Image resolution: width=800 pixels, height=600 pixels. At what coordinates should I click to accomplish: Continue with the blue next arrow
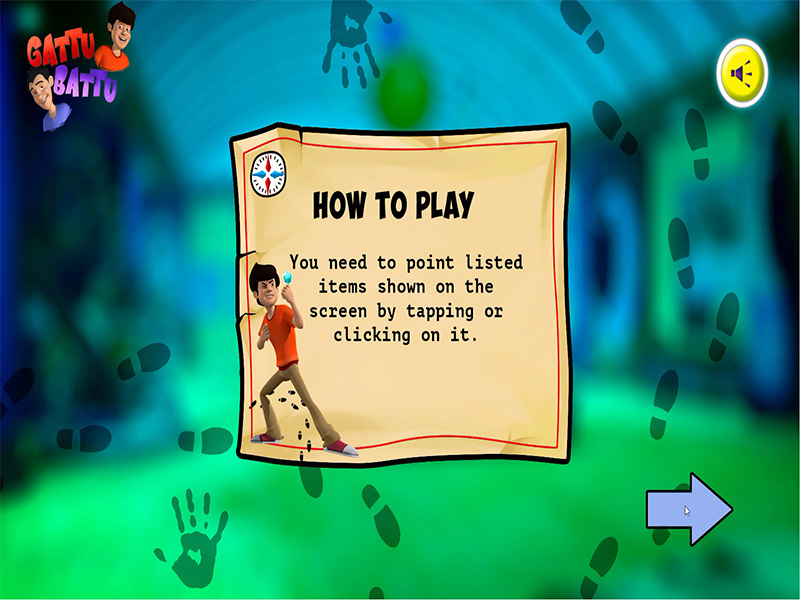tap(688, 509)
